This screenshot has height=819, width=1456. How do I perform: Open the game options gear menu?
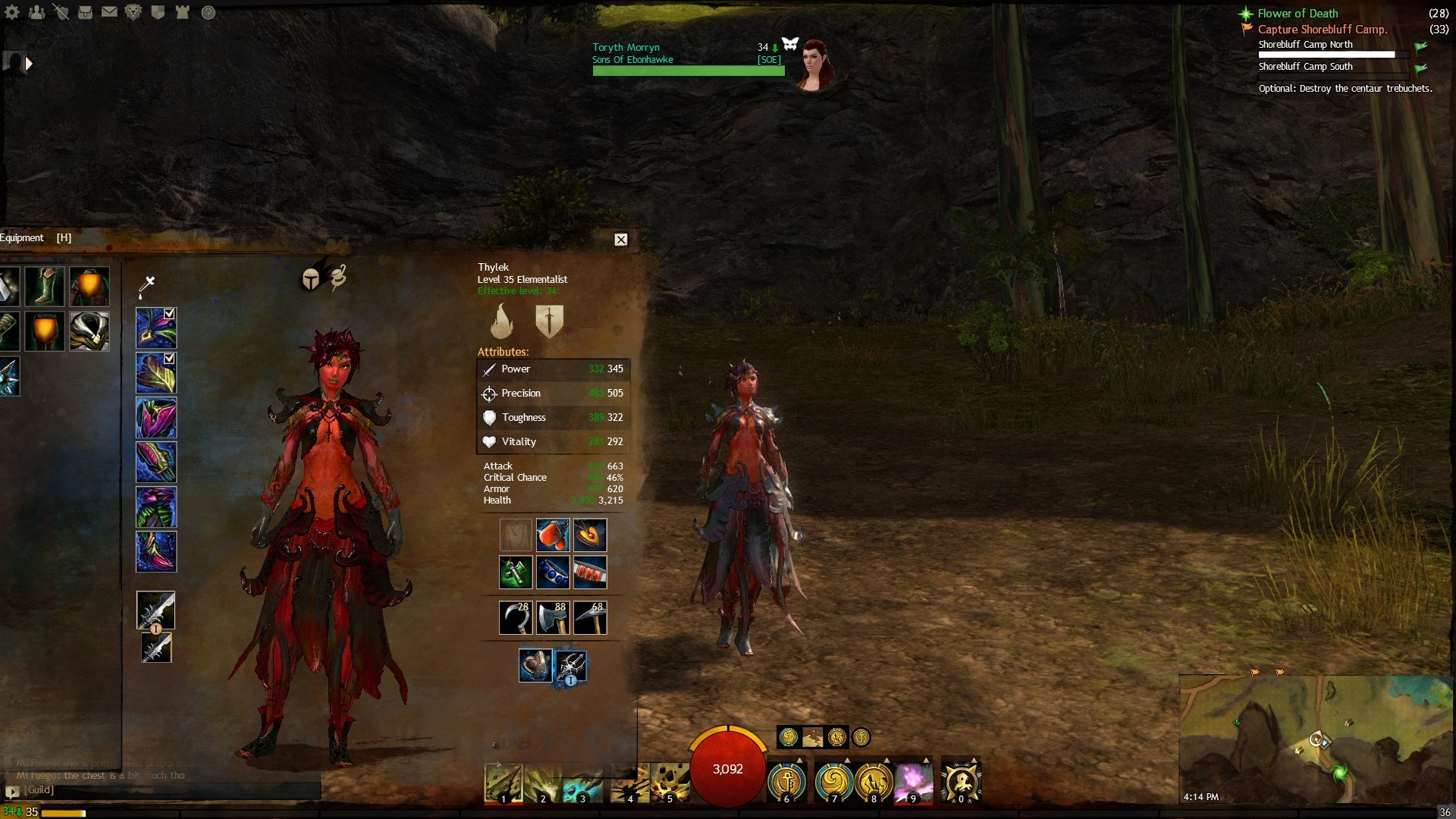(x=12, y=12)
